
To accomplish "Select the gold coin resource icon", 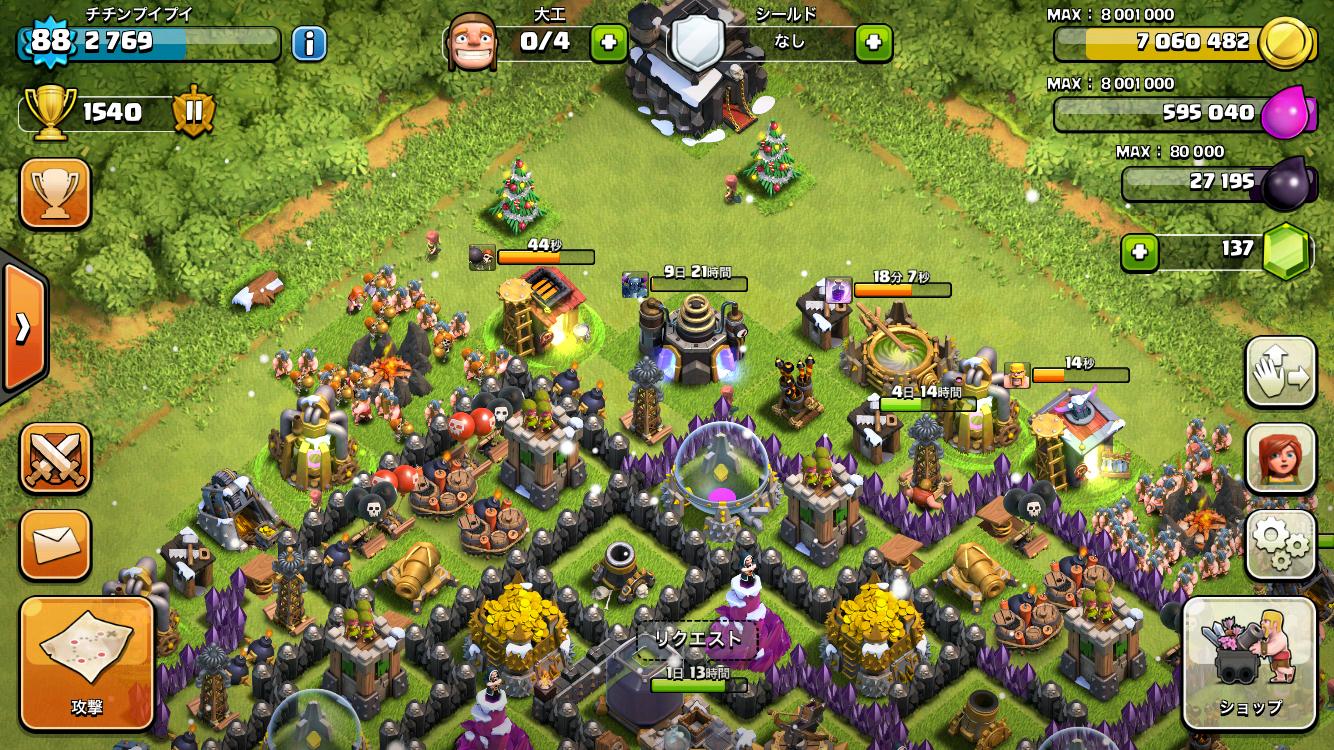I will (1285, 43).
